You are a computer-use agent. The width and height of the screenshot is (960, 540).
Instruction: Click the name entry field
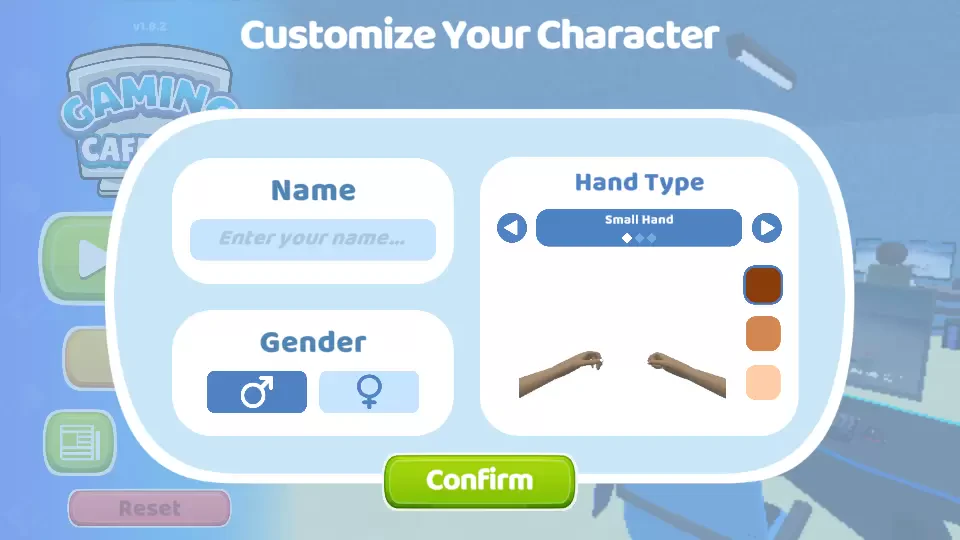(313, 240)
